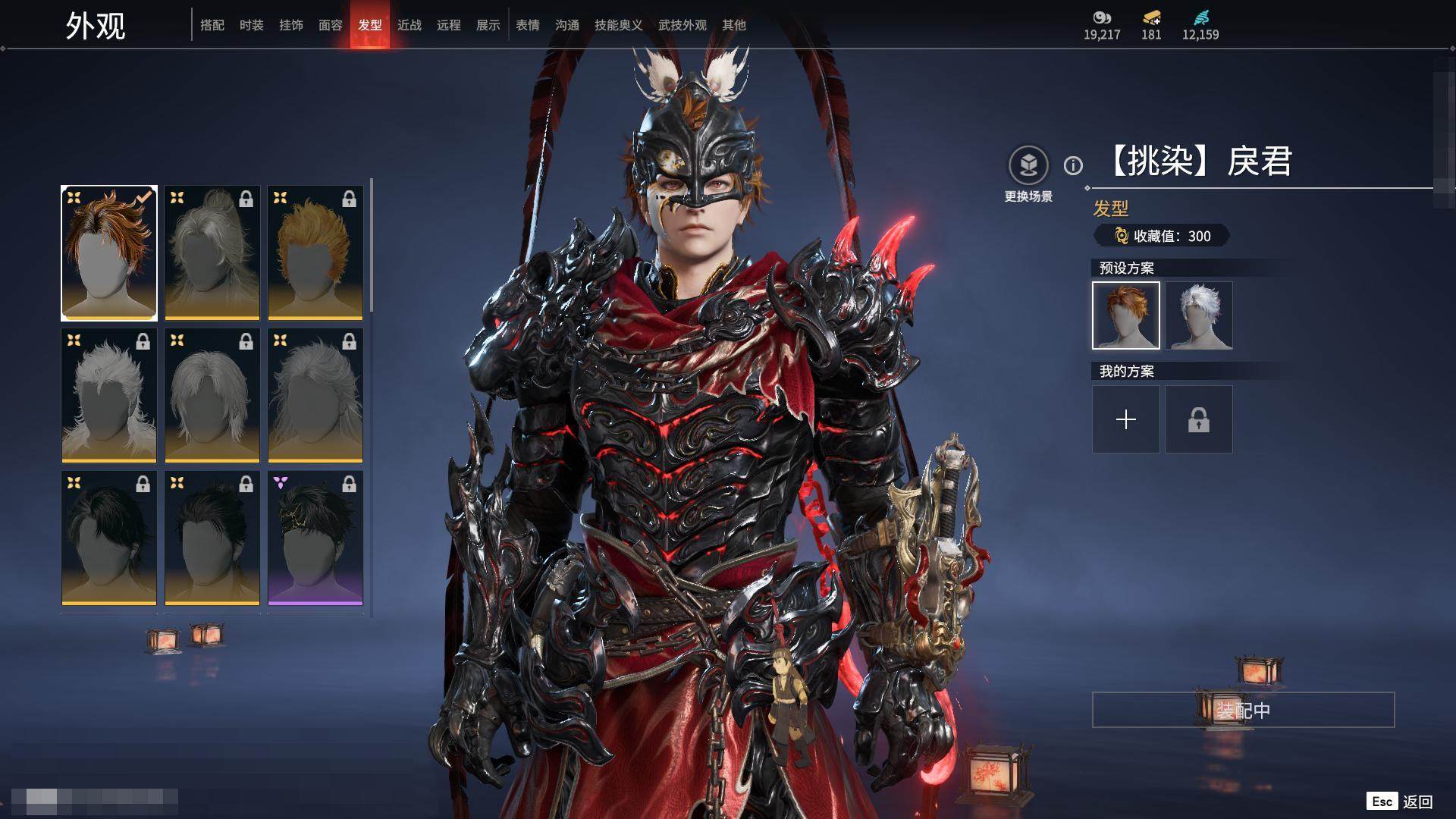Switch to the 搭配 tab
Image resolution: width=1456 pixels, height=819 pixels.
pyautogui.click(x=212, y=25)
